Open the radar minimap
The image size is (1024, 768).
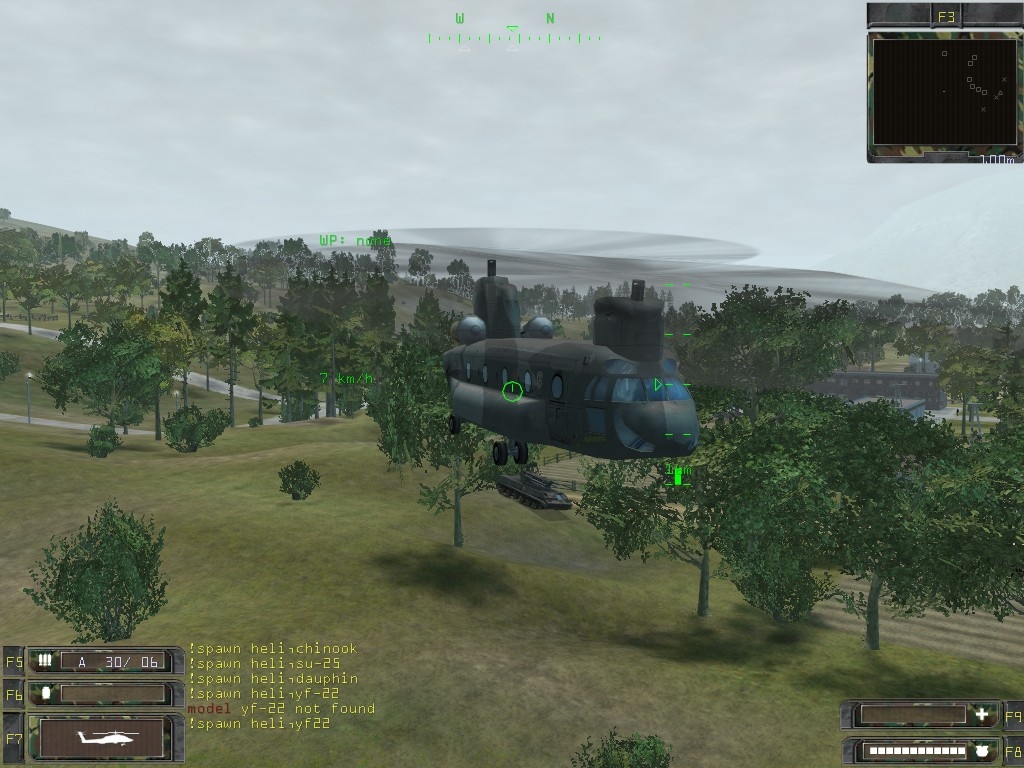pos(944,92)
